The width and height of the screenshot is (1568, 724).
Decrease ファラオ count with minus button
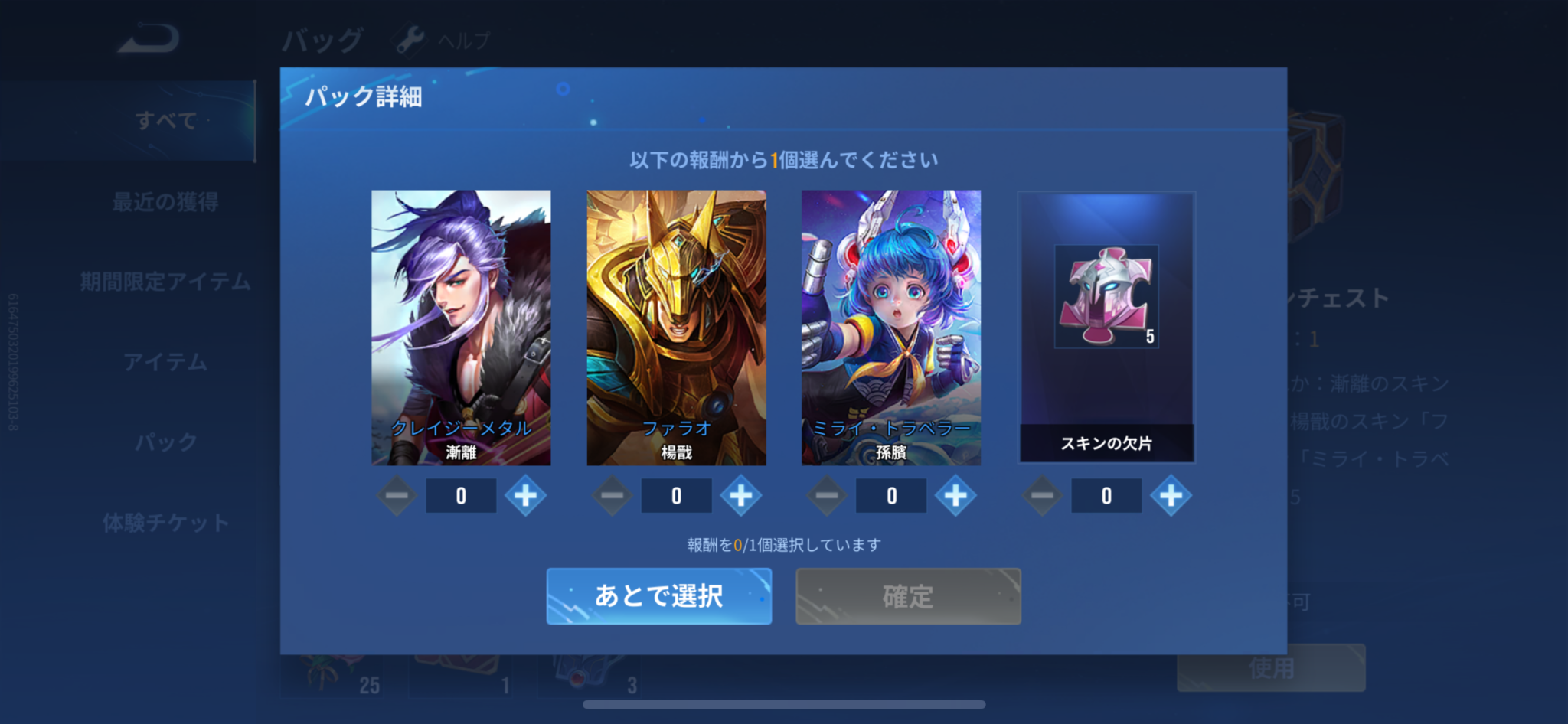[x=612, y=495]
